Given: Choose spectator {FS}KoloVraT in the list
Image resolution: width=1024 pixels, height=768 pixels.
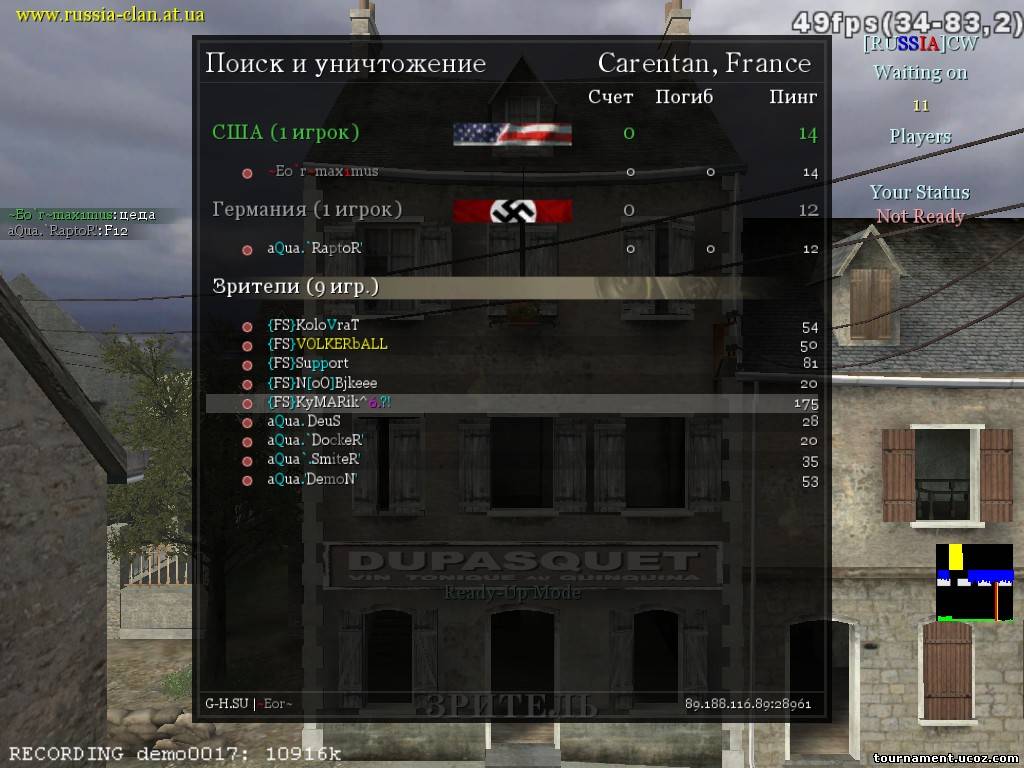Looking at the screenshot, I should (x=313, y=325).
